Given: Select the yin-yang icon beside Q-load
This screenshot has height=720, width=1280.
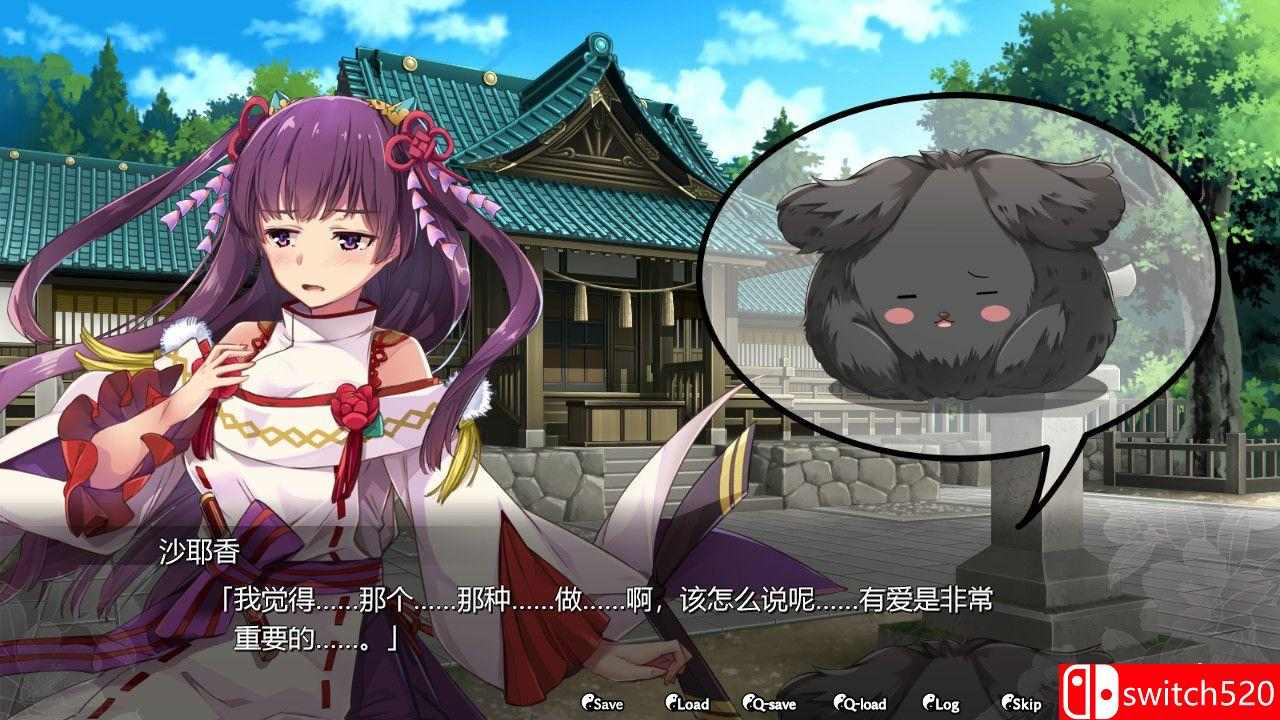Looking at the screenshot, I should [x=841, y=704].
